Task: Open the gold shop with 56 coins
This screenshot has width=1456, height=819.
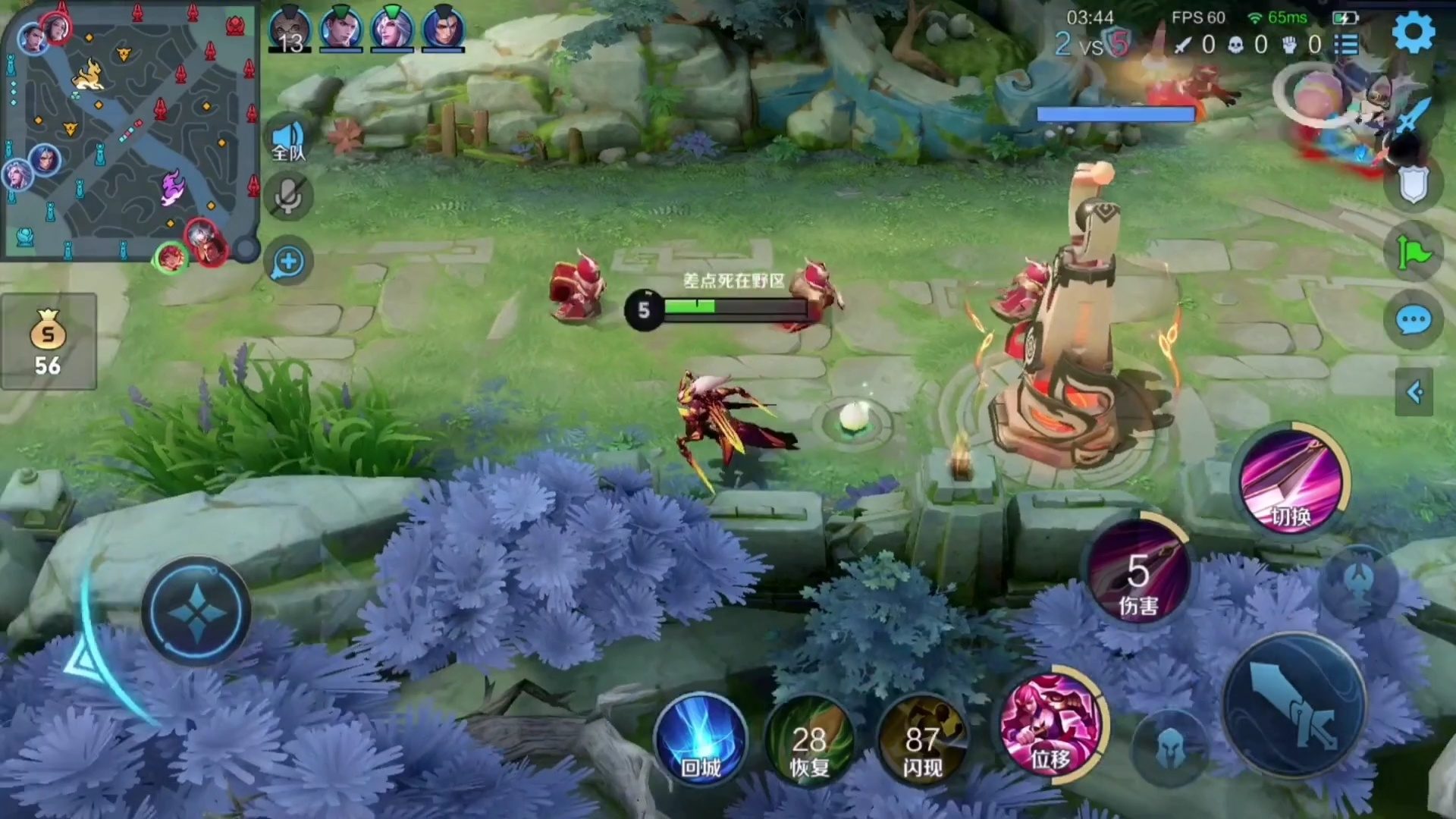Action: point(48,342)
